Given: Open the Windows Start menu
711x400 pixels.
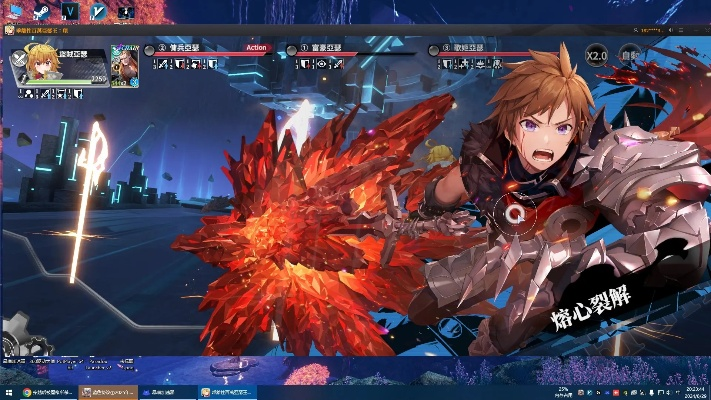Looking at the screenshot, I should (7, 393).
